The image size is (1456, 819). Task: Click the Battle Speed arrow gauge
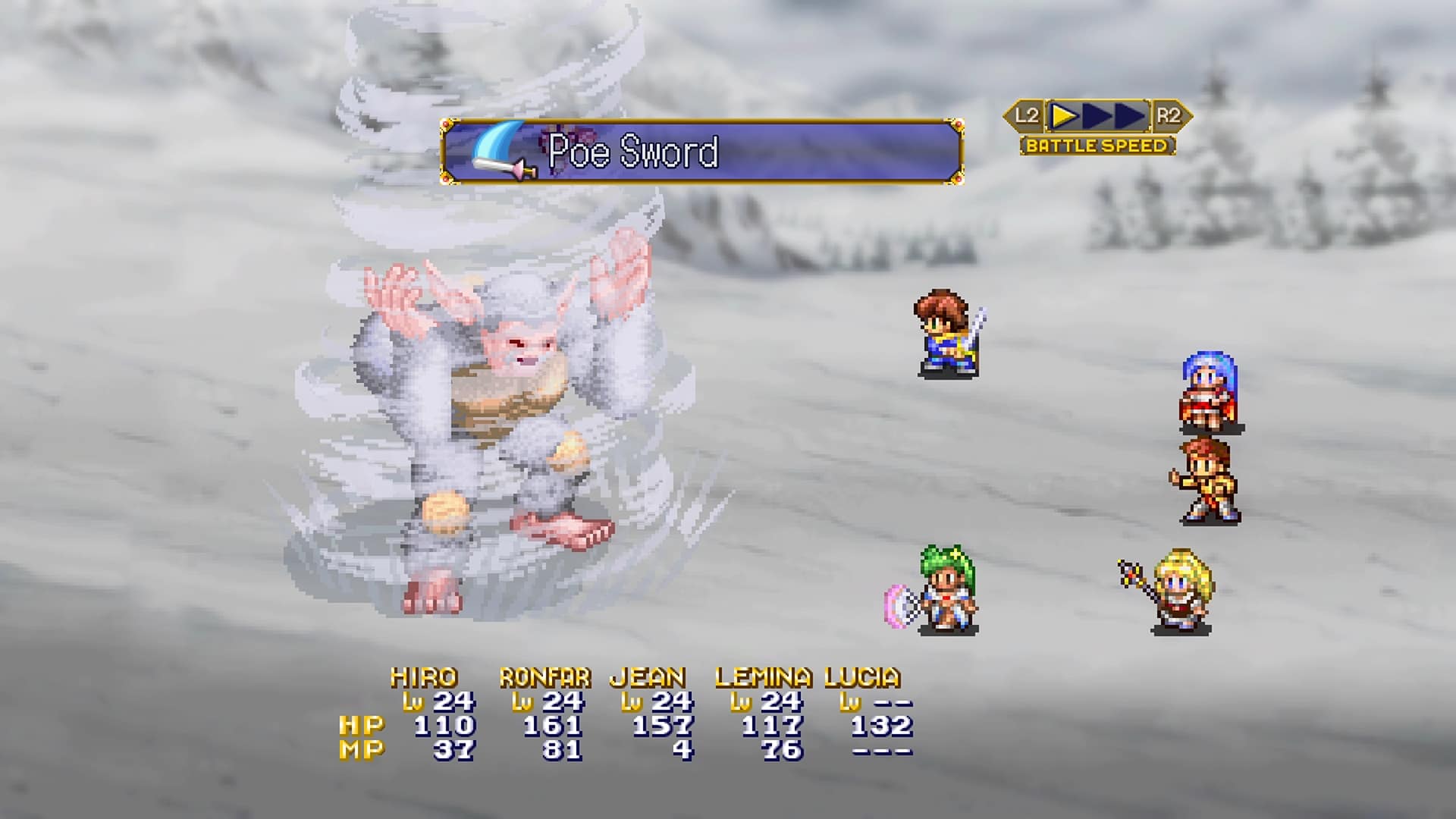1097,116
